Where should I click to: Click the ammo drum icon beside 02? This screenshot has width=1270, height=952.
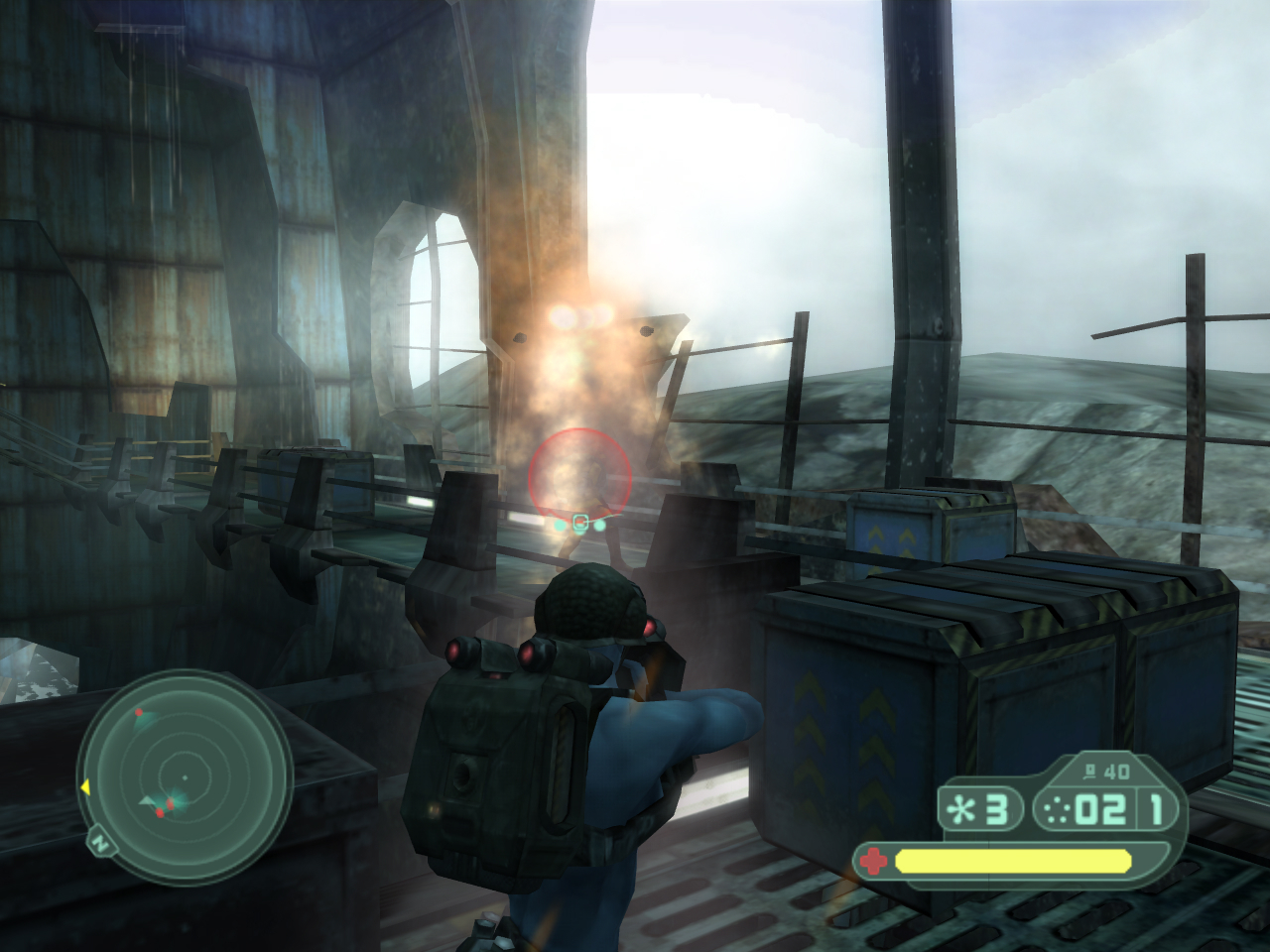1058,810
